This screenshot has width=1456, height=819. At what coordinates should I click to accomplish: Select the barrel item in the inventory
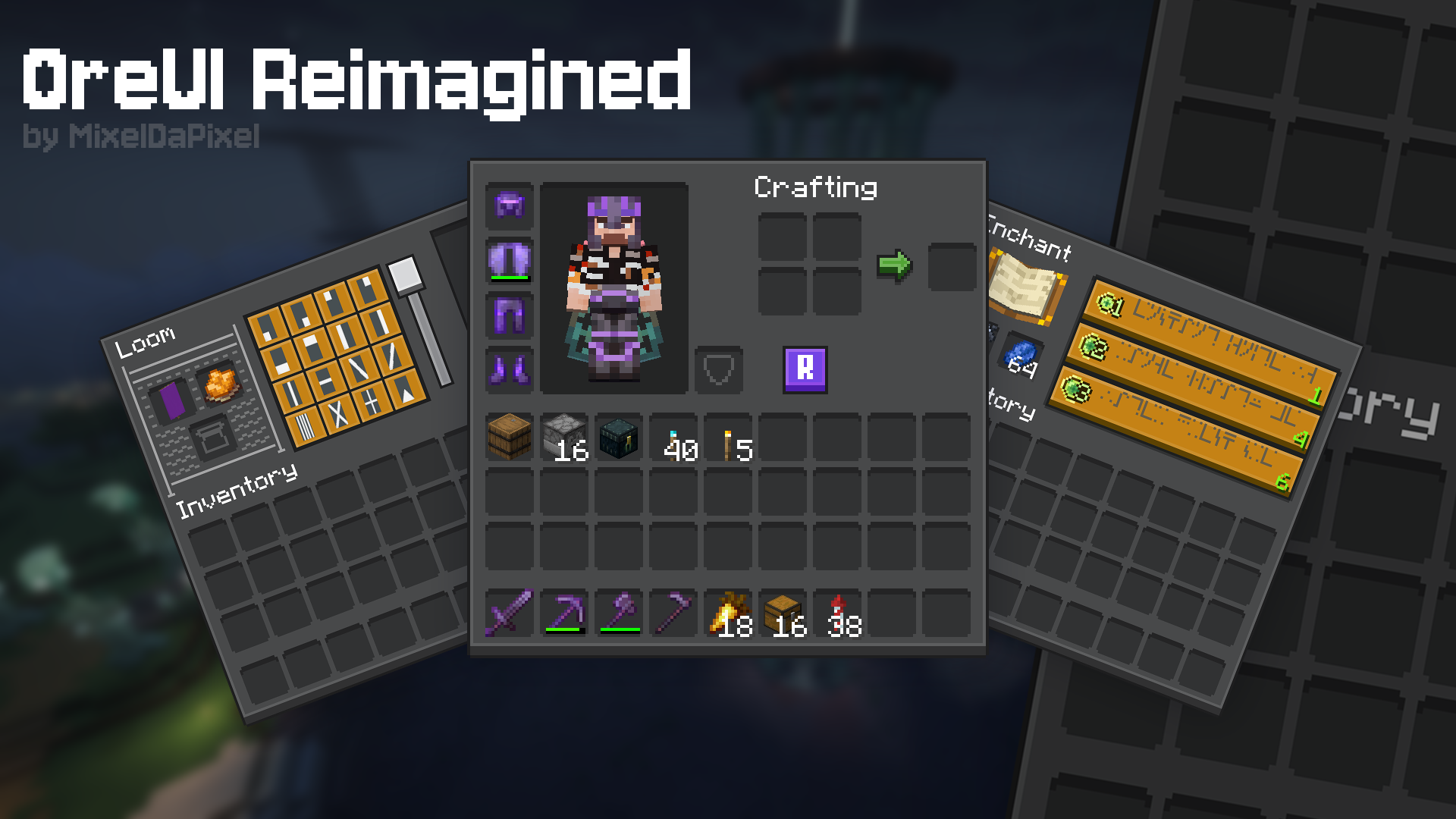tap(510, 437)
